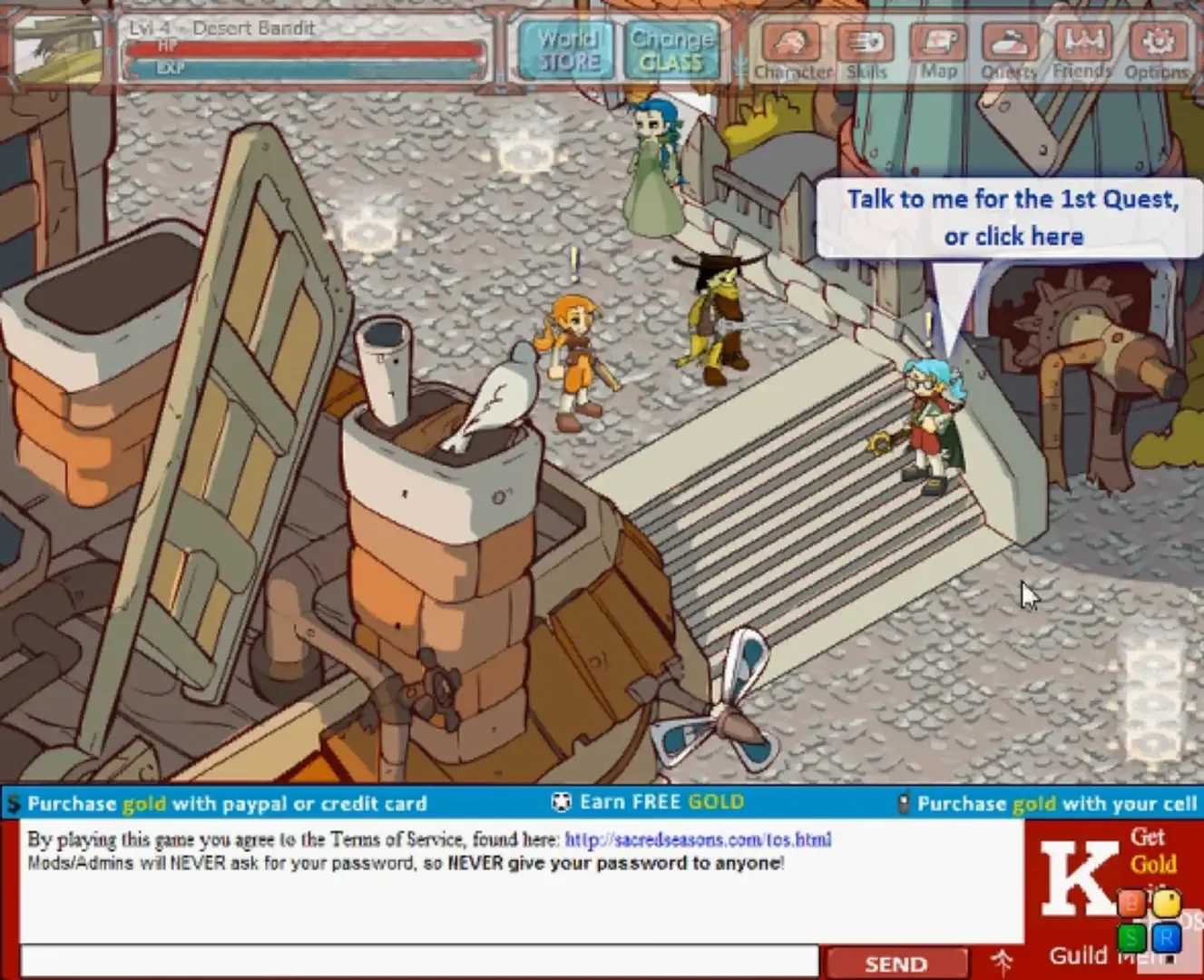Open the World Store
Screen dimensions: 1204x980
566,52
